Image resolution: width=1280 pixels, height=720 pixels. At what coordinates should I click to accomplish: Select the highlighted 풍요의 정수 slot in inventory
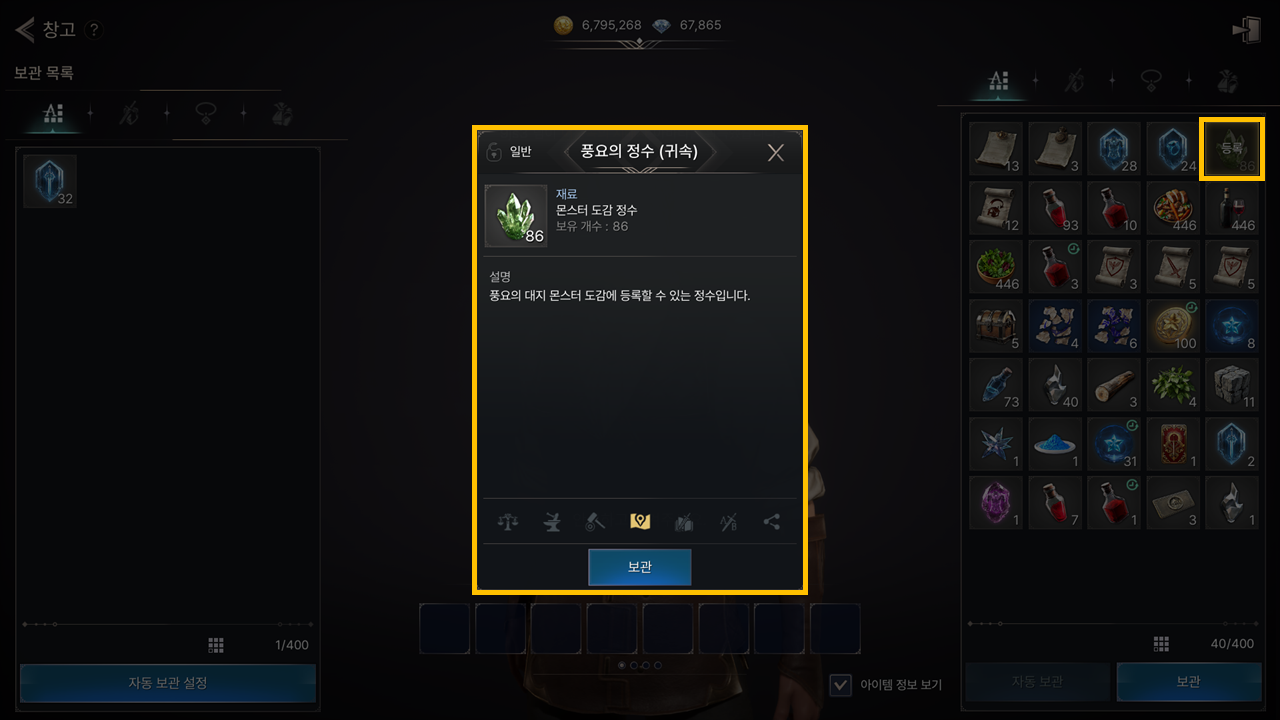tap(1231, 148)
